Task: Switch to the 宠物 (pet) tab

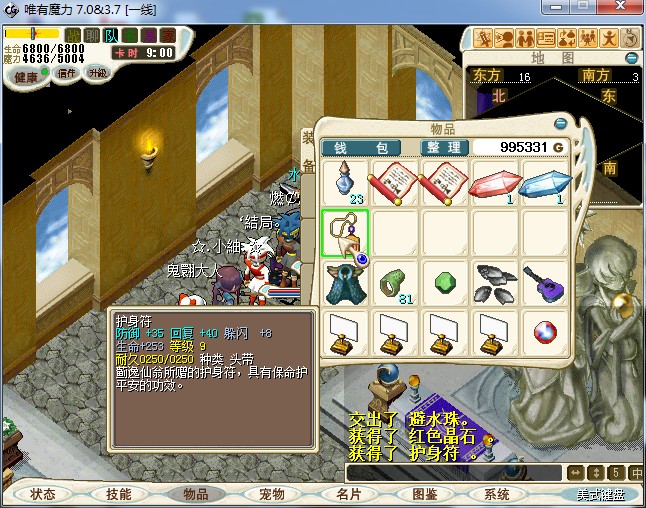Action: pos(271,494)
